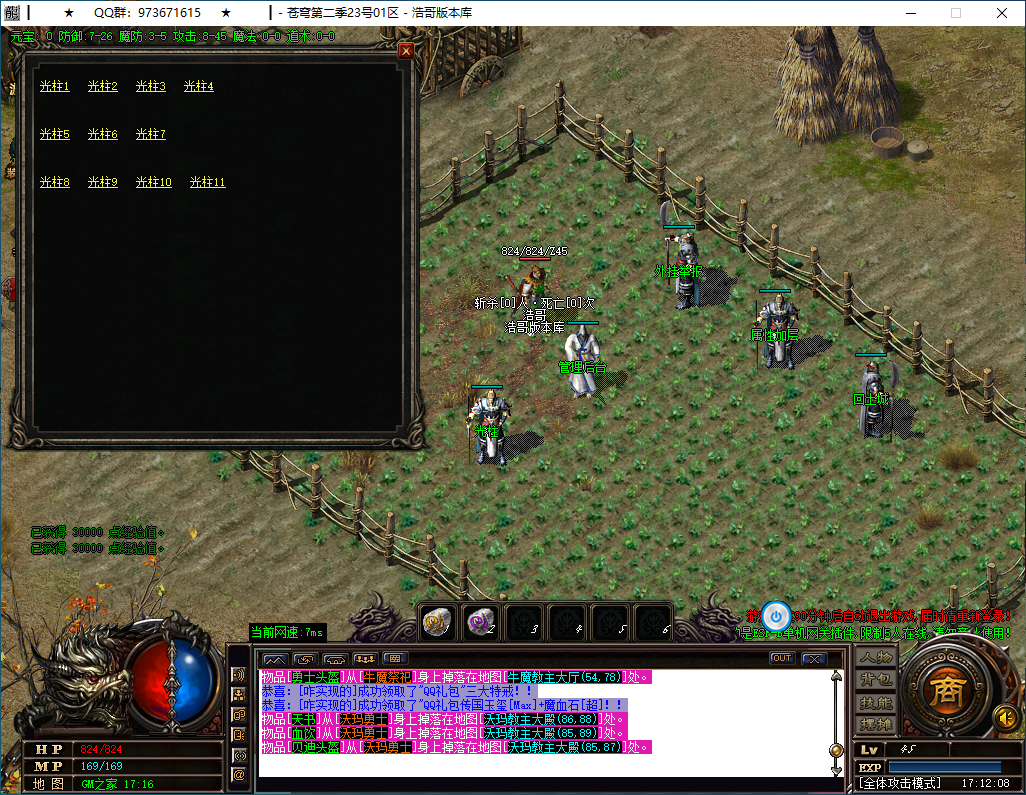This screenshot has height=795, width=1026.
Task: Close the 光柱 dialog panel
Action: point(406,51)
